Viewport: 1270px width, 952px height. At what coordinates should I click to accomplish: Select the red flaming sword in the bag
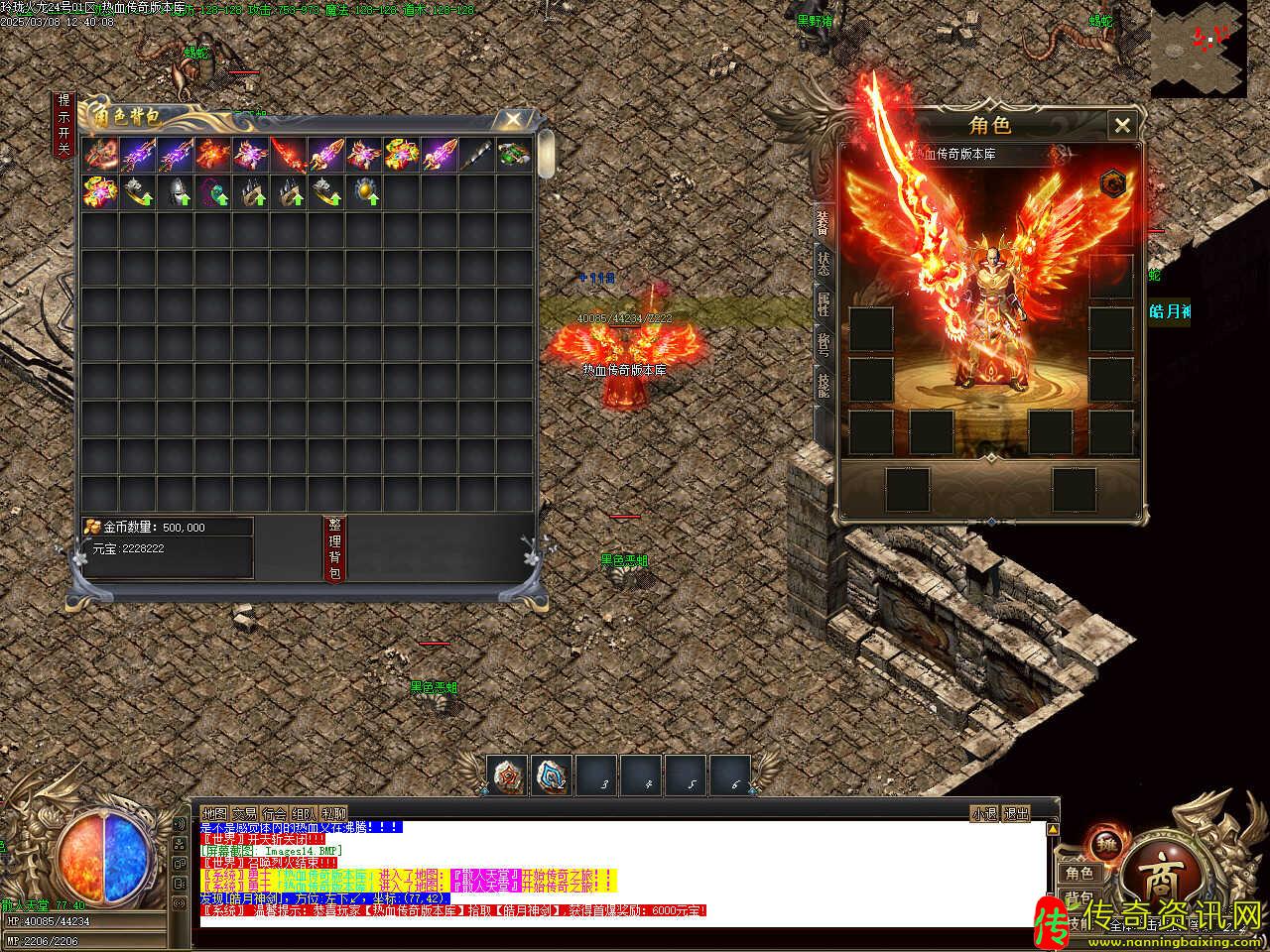point(288,154)
